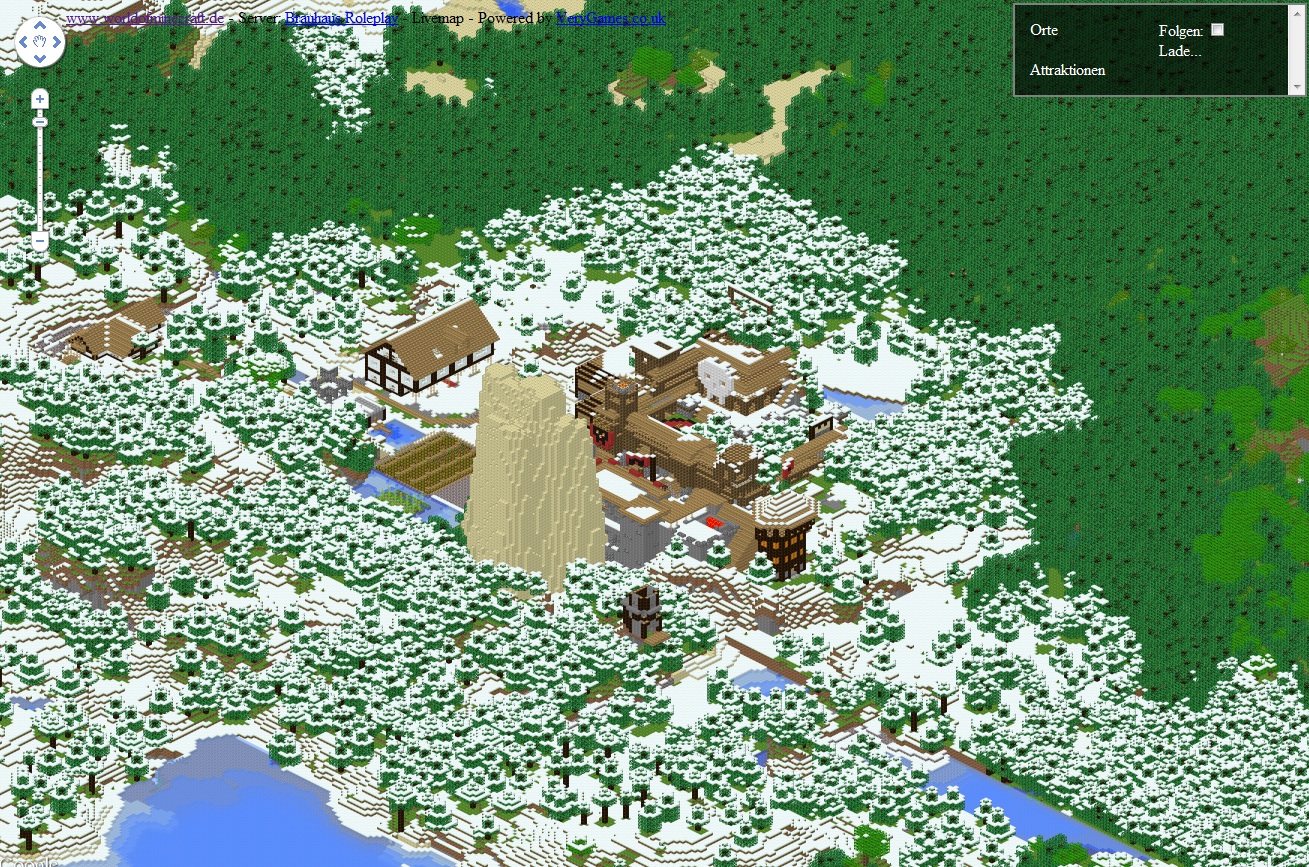Pan the map right with the arrow
Viewport: 1309px width, 867px height.
(57, 42)
